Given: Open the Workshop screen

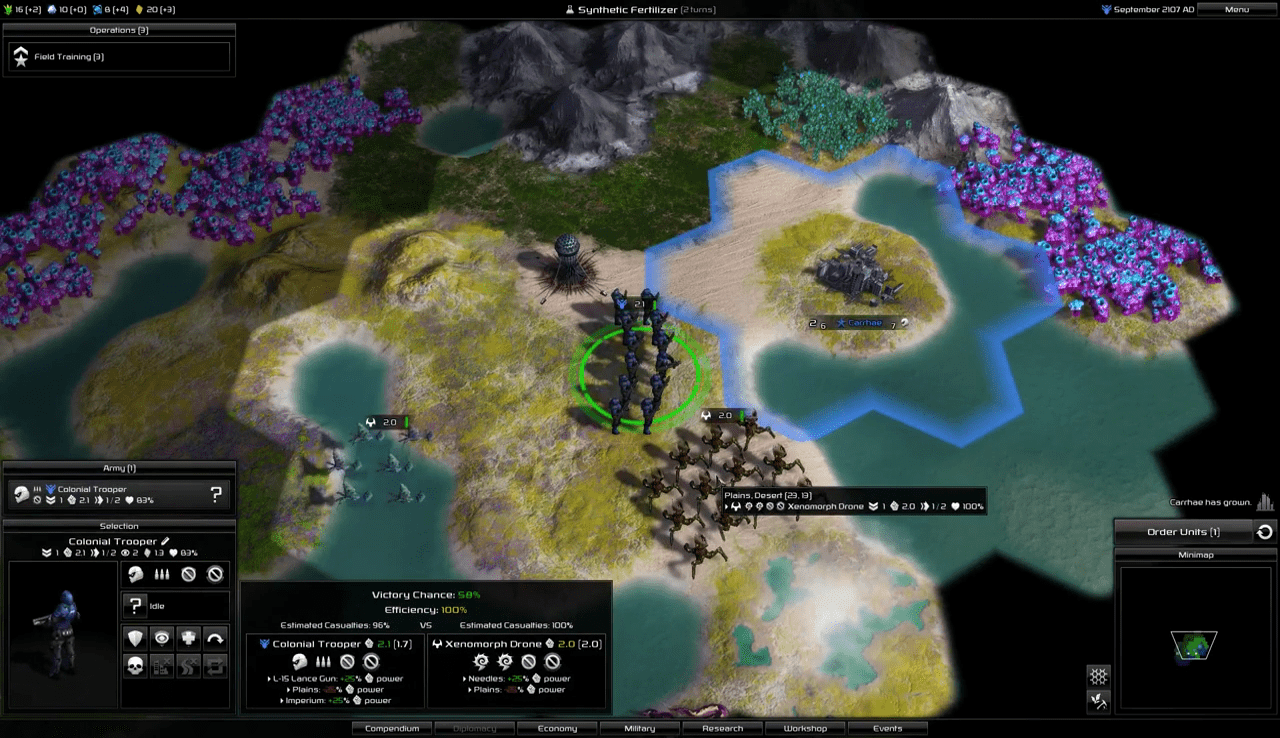Looking at the screenshot, I should click(805, 728).
